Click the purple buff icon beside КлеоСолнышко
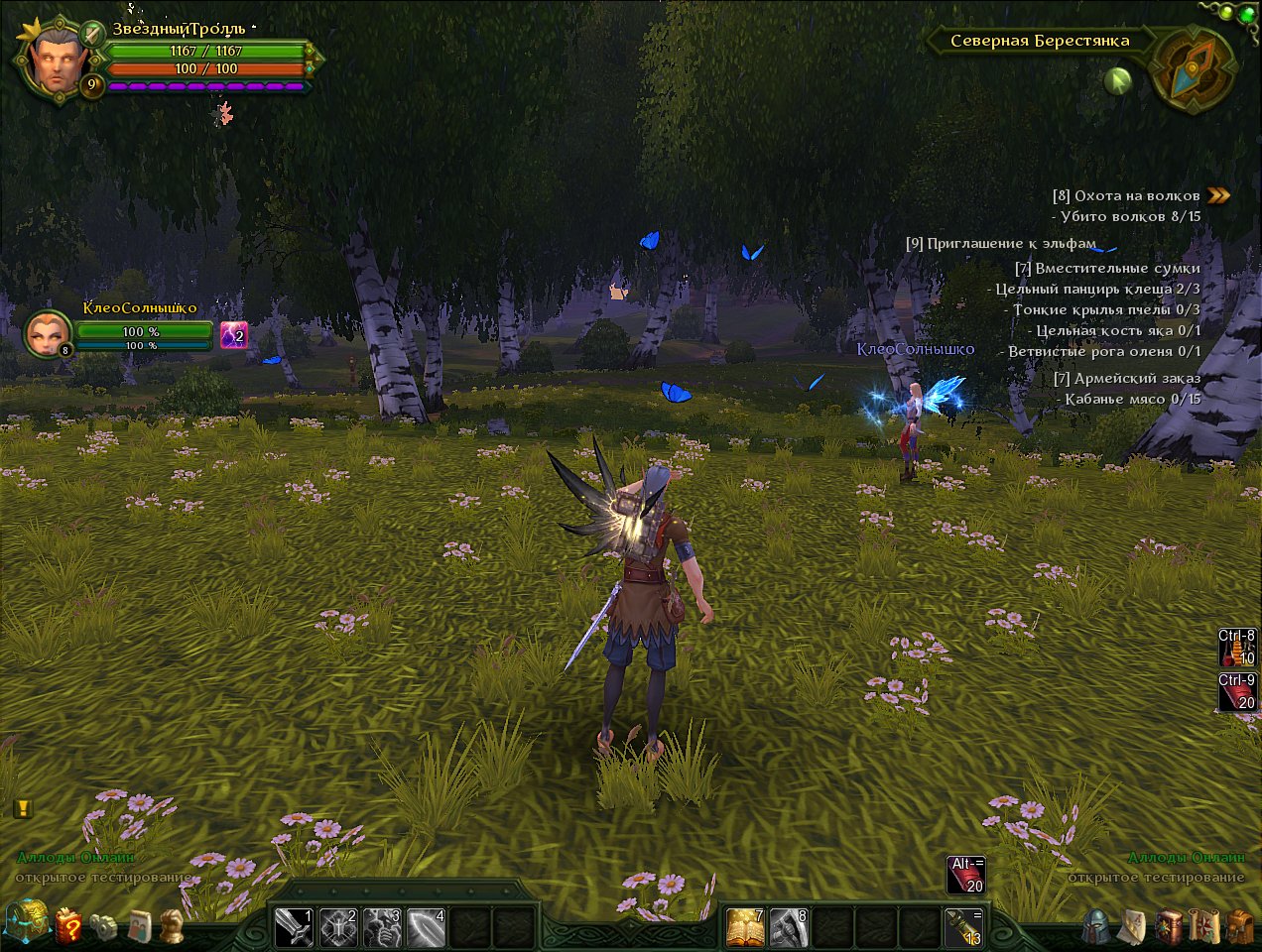 233,335
